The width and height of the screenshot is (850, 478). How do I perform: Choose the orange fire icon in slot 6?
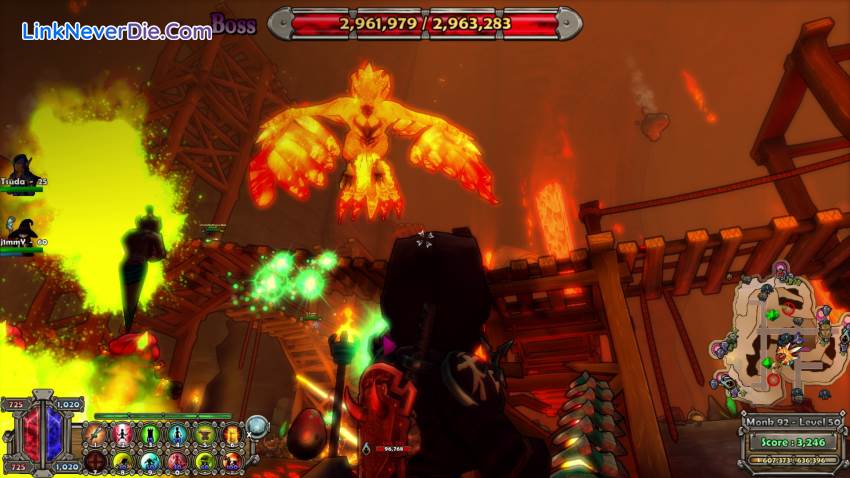pos(231,434)
